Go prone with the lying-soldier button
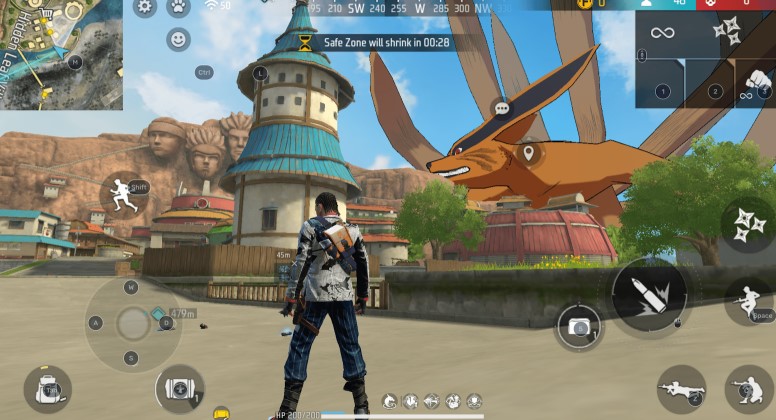This screenshot has height=420, width=776. pos(682,389)
